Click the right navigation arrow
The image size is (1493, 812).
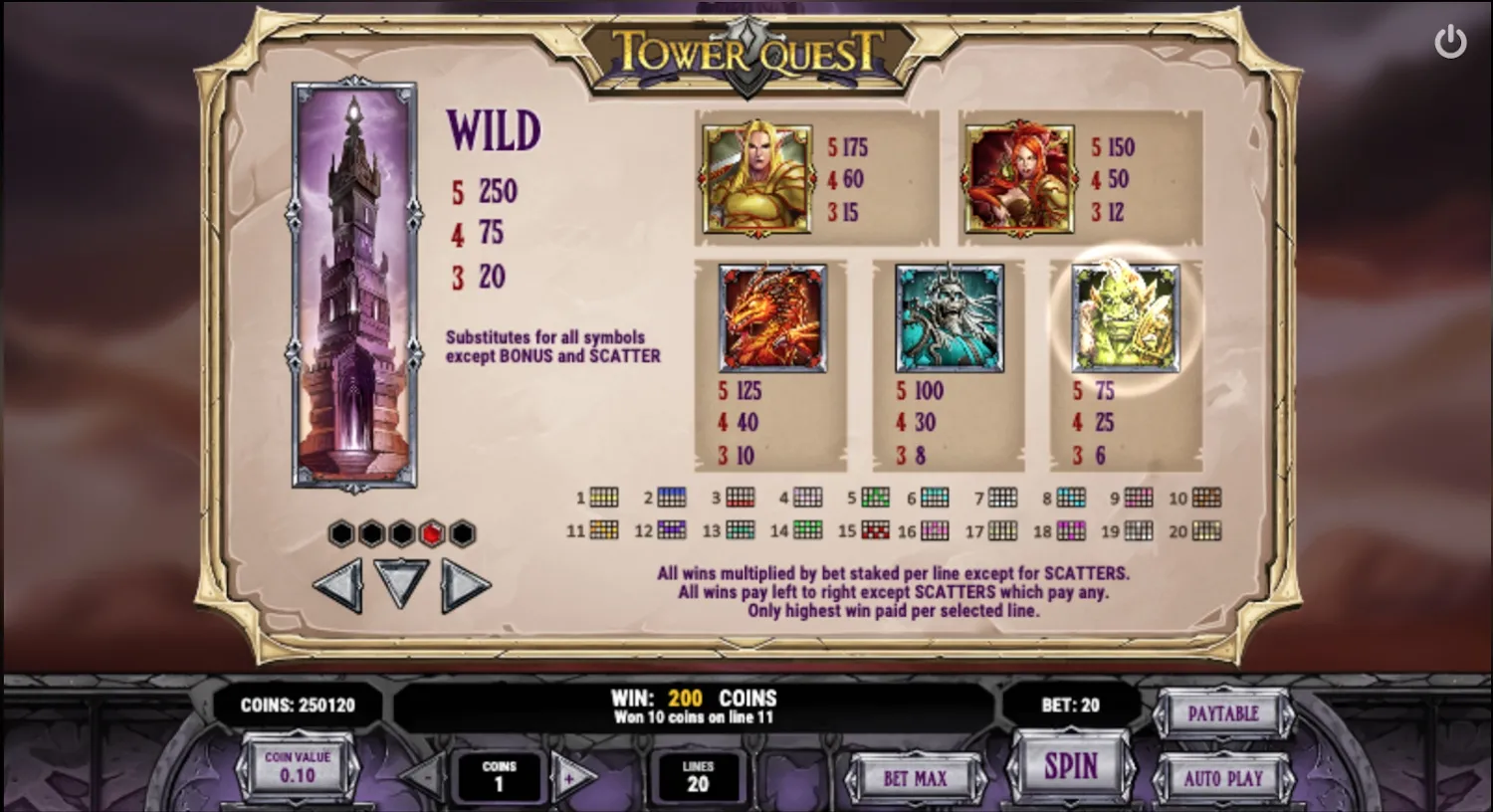coord(468,584)
